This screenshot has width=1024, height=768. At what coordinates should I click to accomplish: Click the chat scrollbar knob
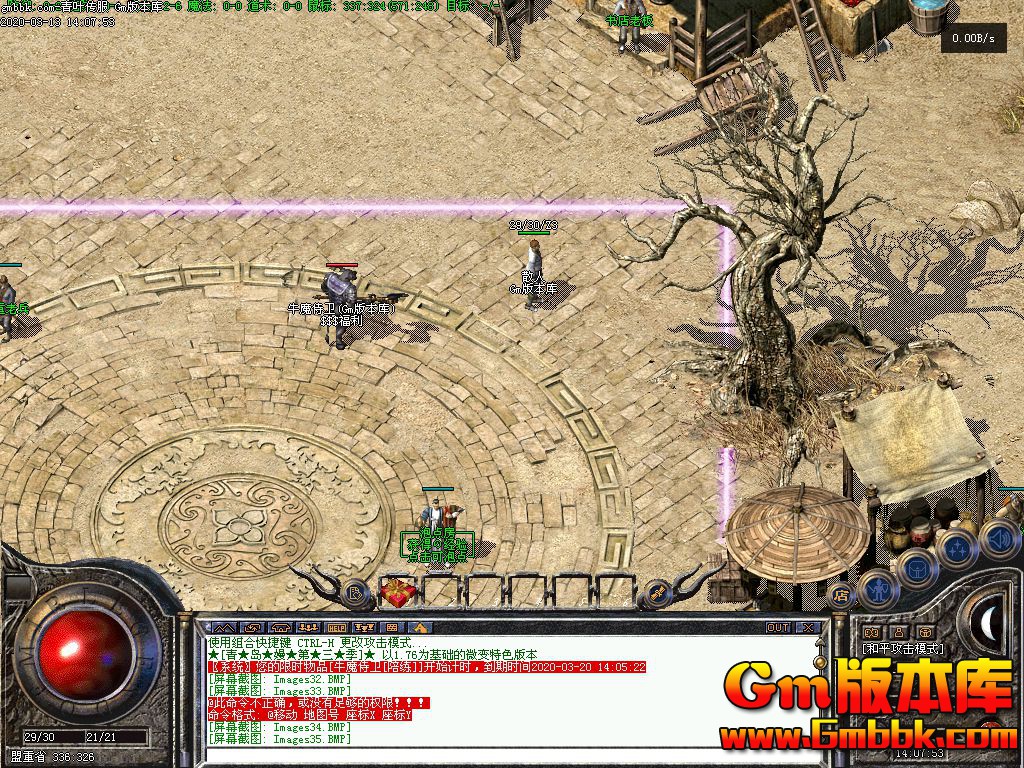tap(821, 664)
